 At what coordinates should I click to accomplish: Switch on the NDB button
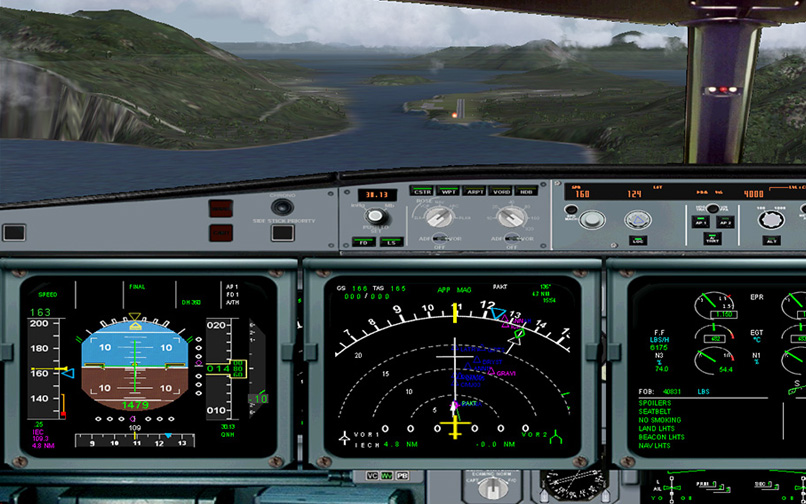[526, 191]
